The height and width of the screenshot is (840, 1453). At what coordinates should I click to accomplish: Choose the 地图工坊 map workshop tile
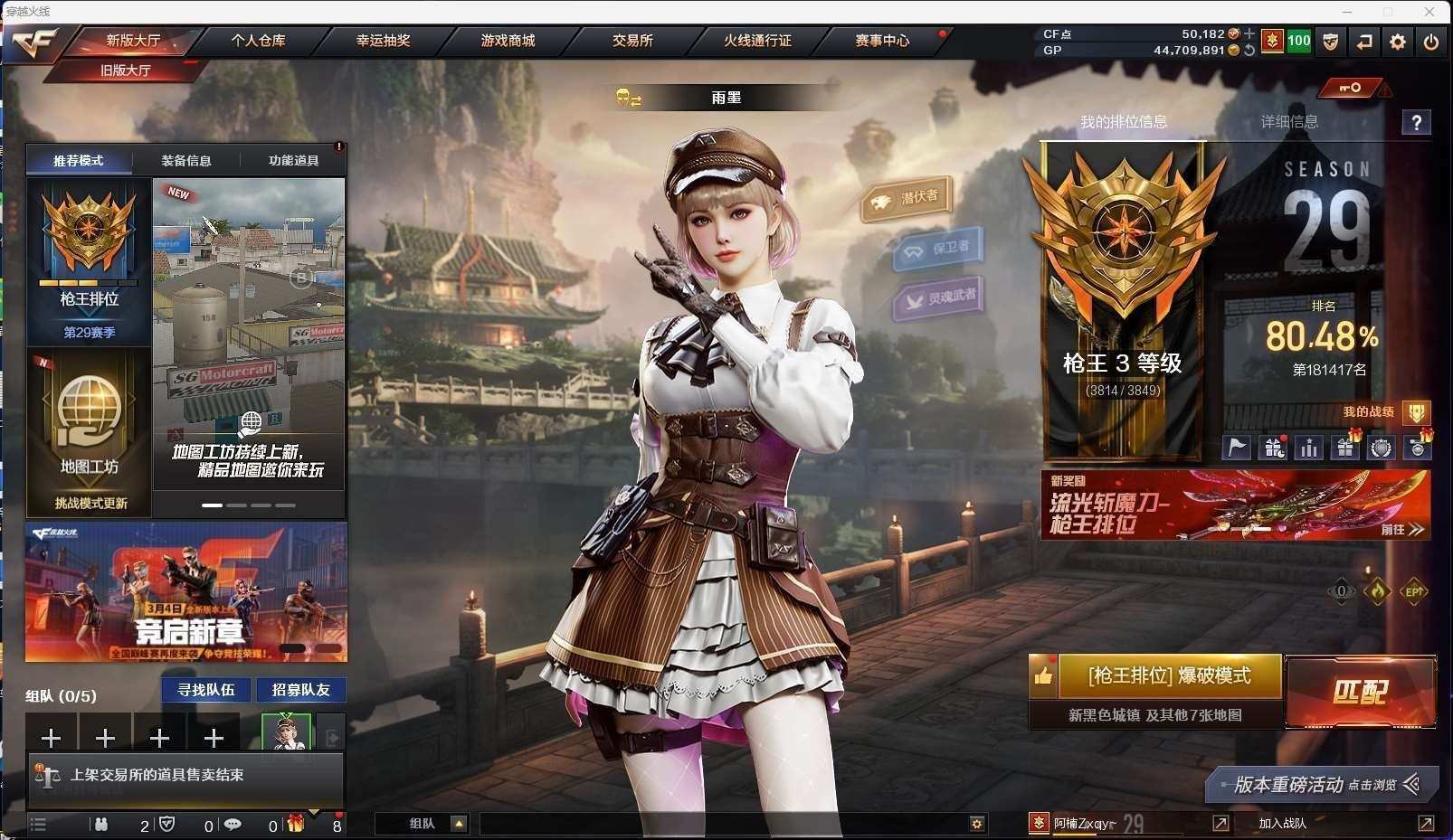coord(89,432)
